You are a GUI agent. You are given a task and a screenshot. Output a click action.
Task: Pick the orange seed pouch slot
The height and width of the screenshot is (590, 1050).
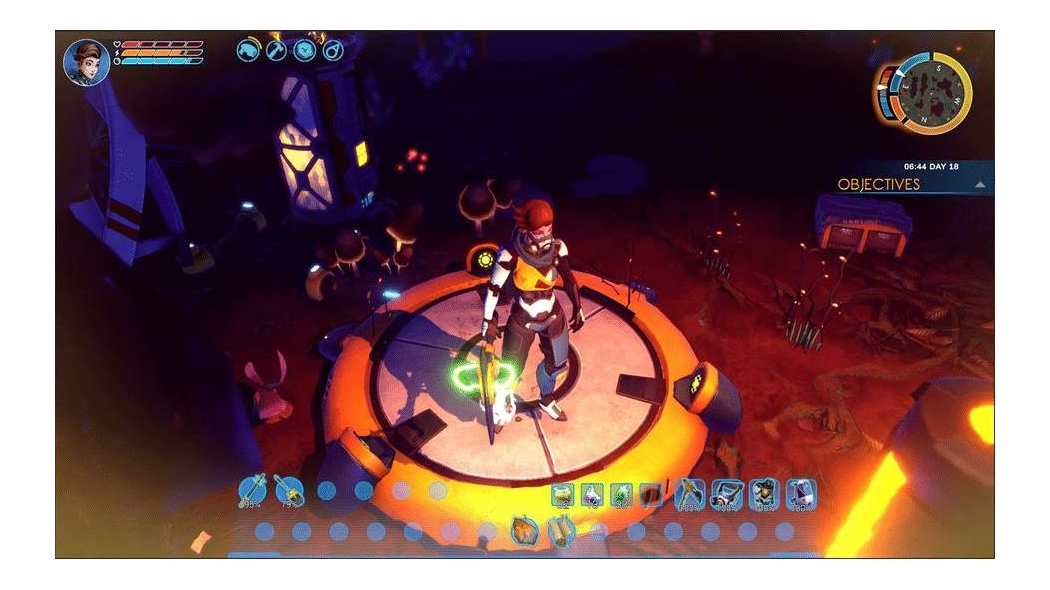coord(524,531)
